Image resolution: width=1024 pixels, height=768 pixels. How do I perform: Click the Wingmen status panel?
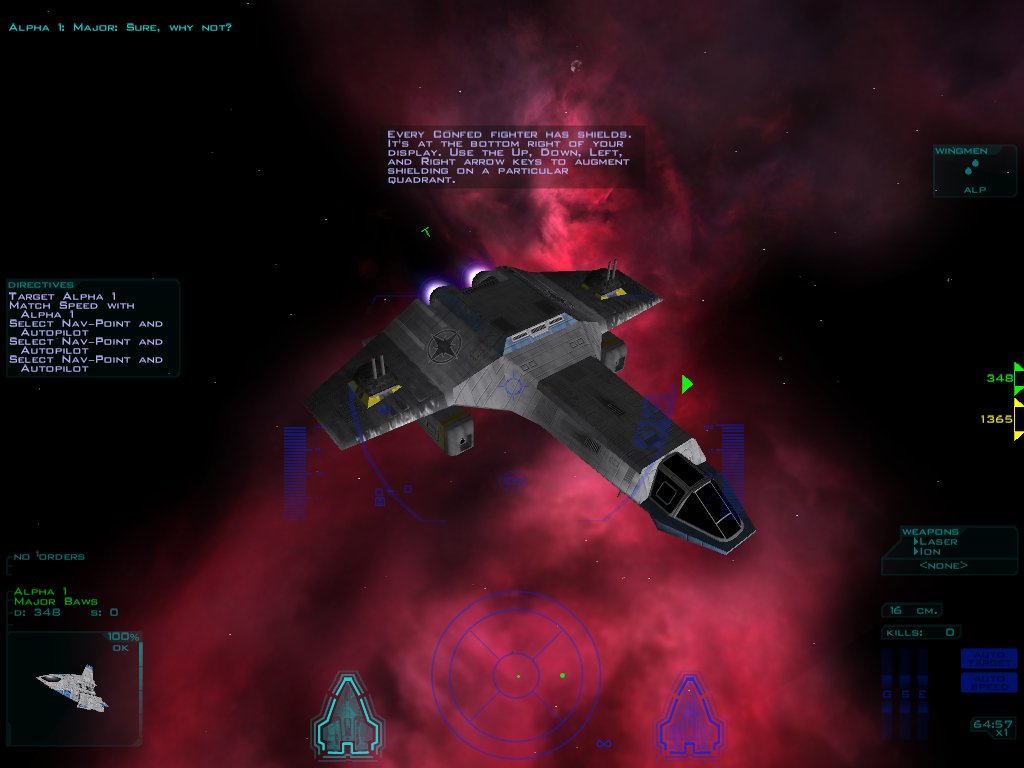[x=974, y=171]
